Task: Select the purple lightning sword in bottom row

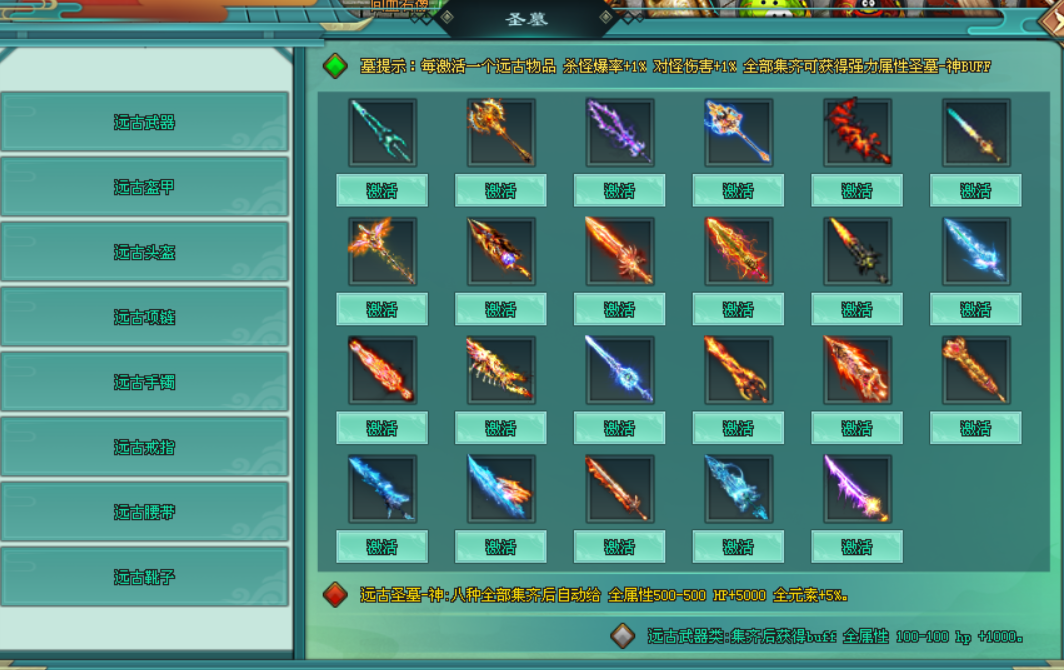Action: [x=857, y=489]
